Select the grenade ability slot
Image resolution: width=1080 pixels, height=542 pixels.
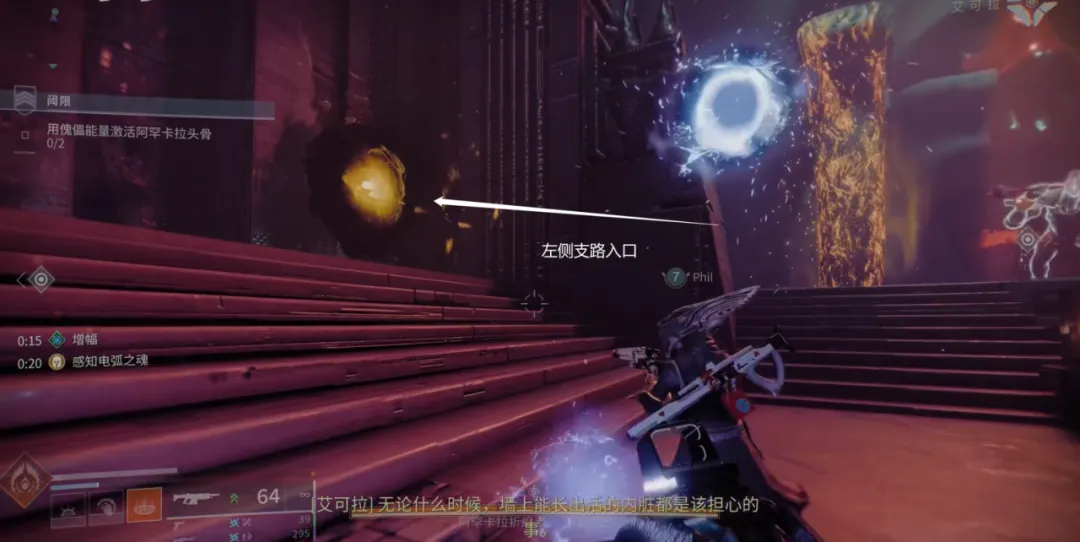point(68,507)
